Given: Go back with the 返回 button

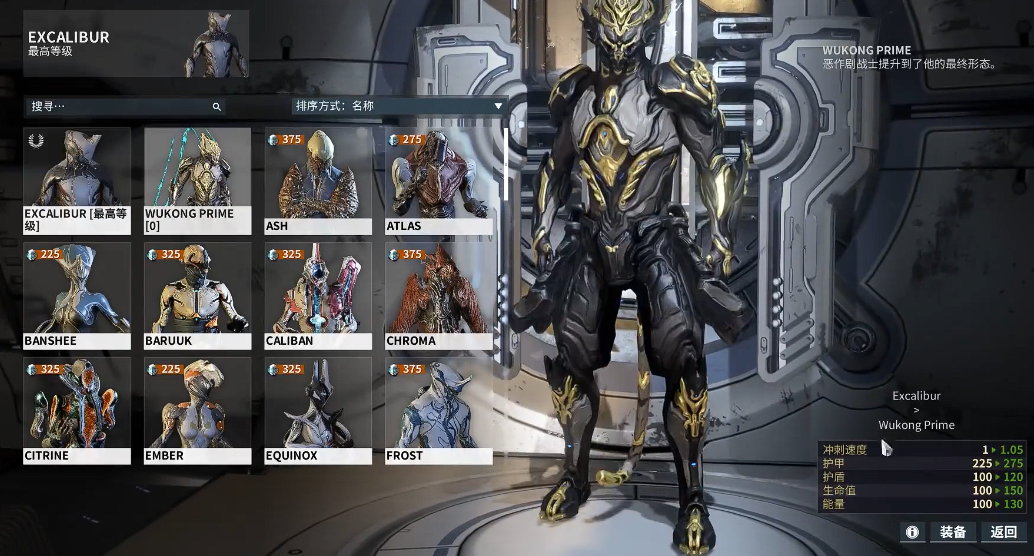Looking at the screenshot, I should pyautogui.click(x=1004, y=532).
